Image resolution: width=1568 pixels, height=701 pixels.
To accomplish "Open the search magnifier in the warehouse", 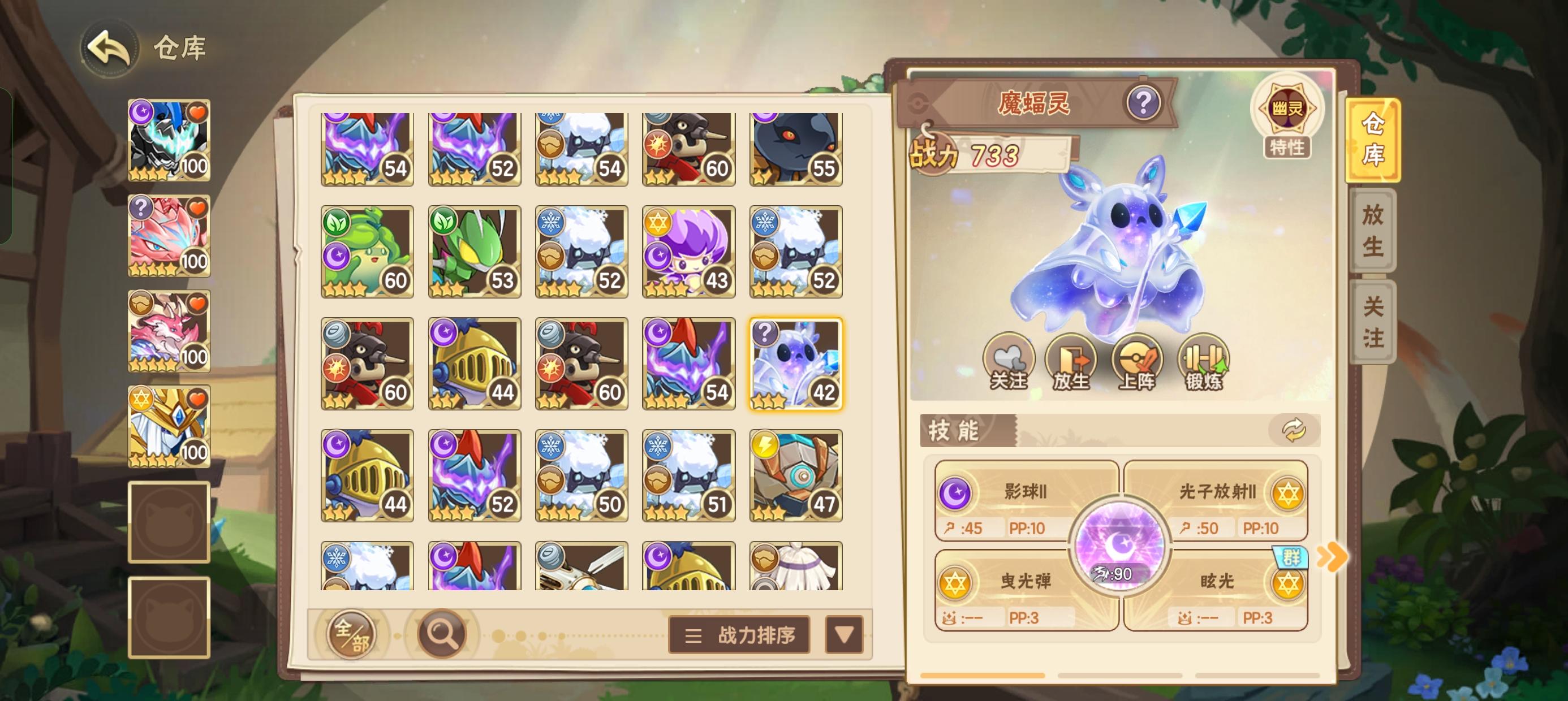I will coord(442,634).
